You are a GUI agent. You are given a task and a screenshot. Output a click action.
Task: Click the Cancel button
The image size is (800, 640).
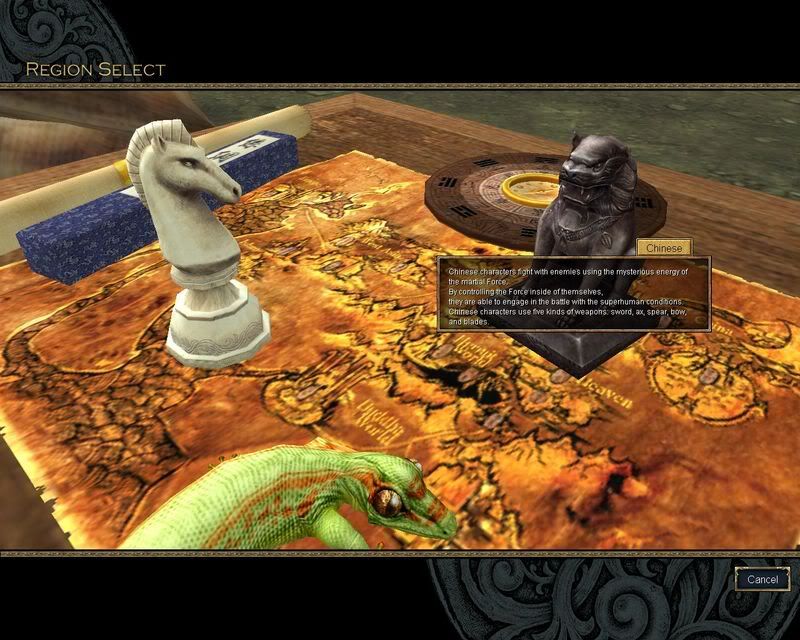pos(762,579)
